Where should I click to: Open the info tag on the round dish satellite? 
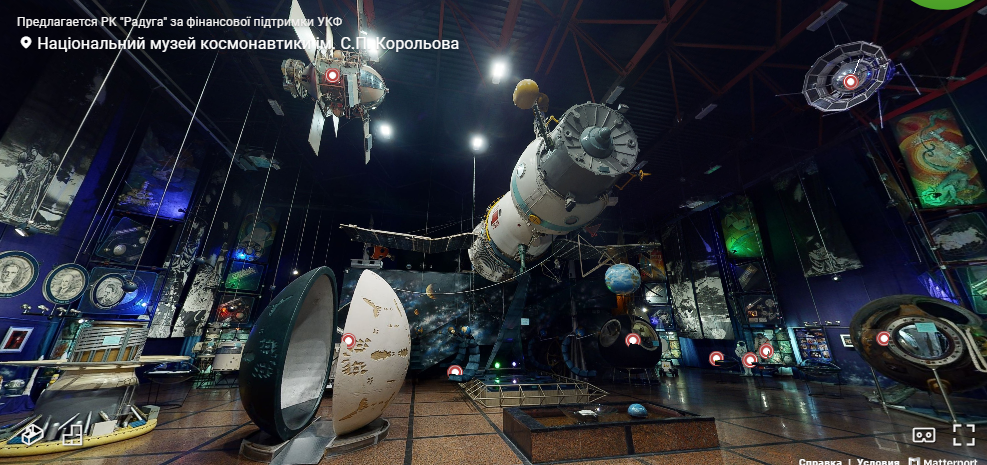(850, 82)
